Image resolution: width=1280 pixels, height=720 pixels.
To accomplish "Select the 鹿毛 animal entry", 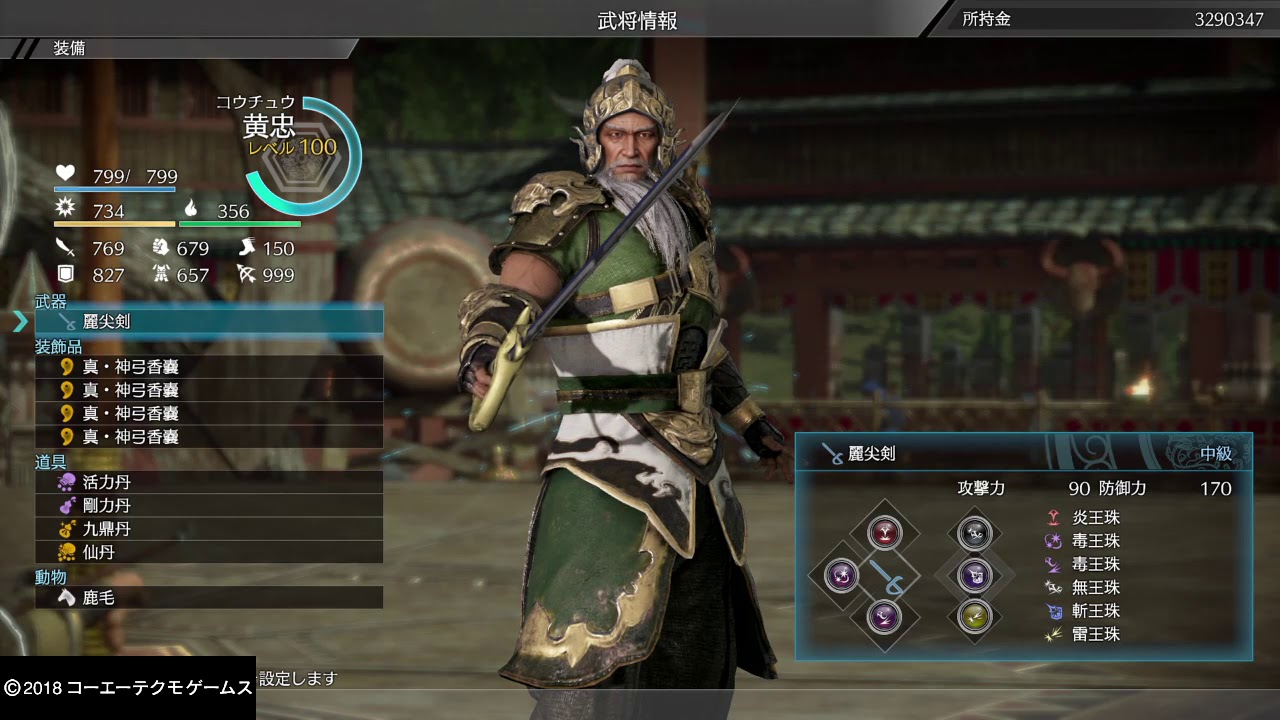I will (208, 598).
